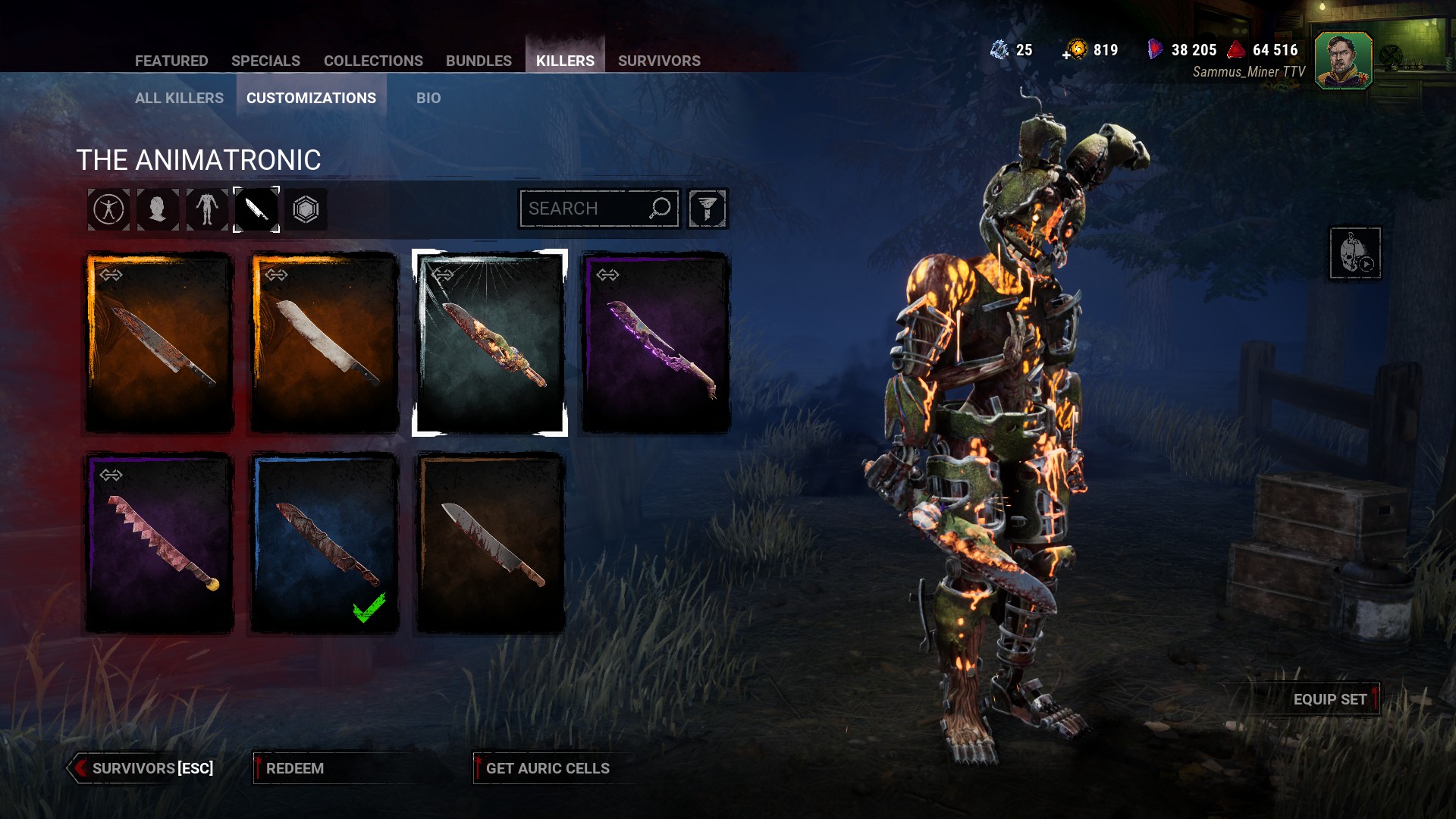The height and width of the screenshot is (819, 1456).
Task: Click the Search text field
Action: [584, 209]
